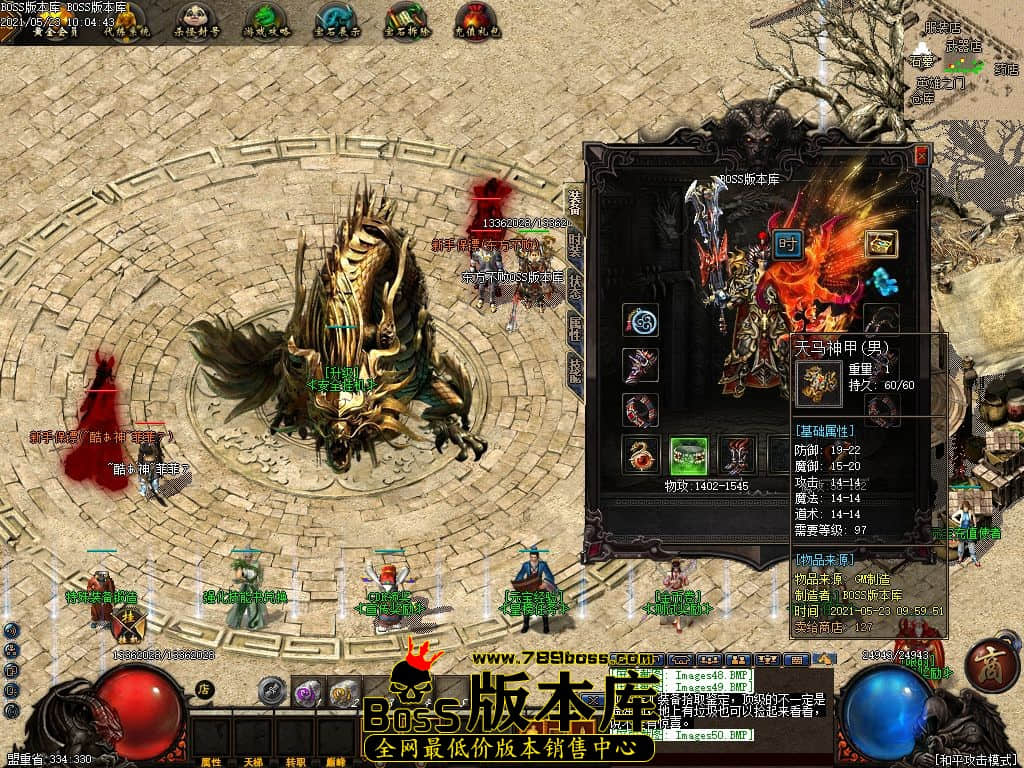The width and height of the screenshot is (1024, 768).
Task: Open the 游戏攻略 game guide
Action: pyautogui.click(x=265, y=19)
